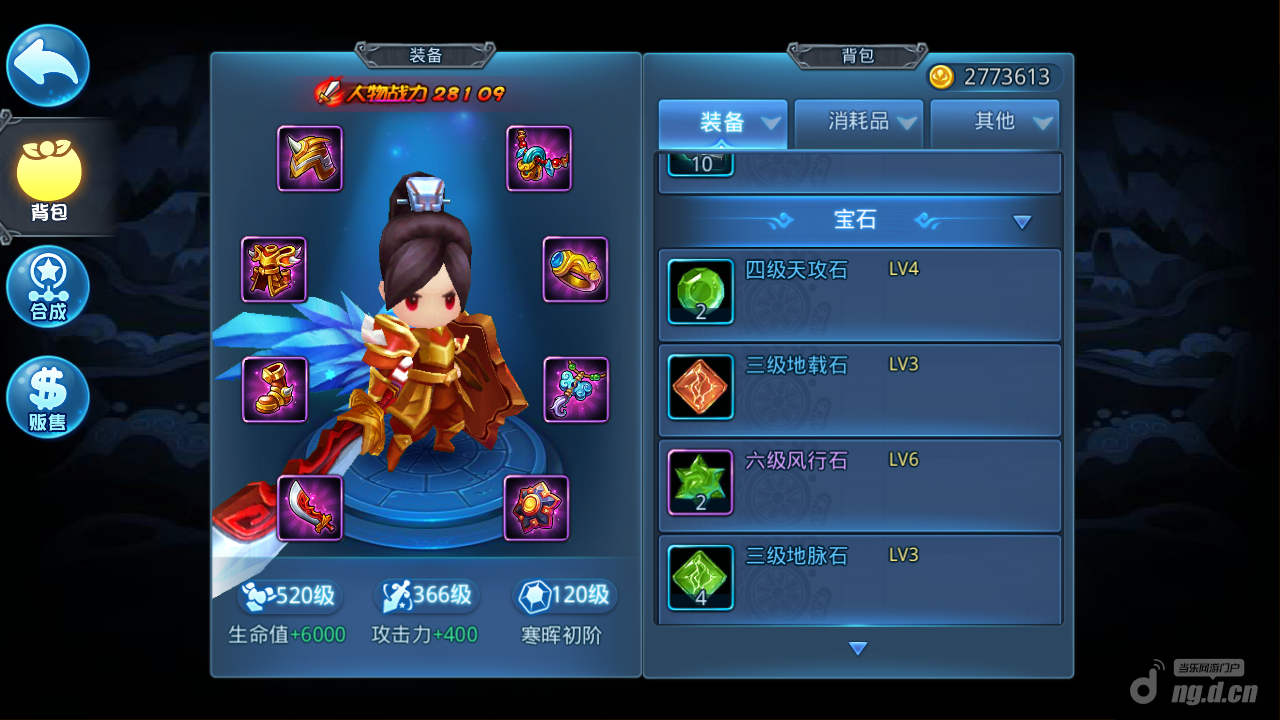Image resolution: width=1280 pixels, height=720 pixels.
Task: Select the equipped golden ring slot
Action: pos(575,269)
